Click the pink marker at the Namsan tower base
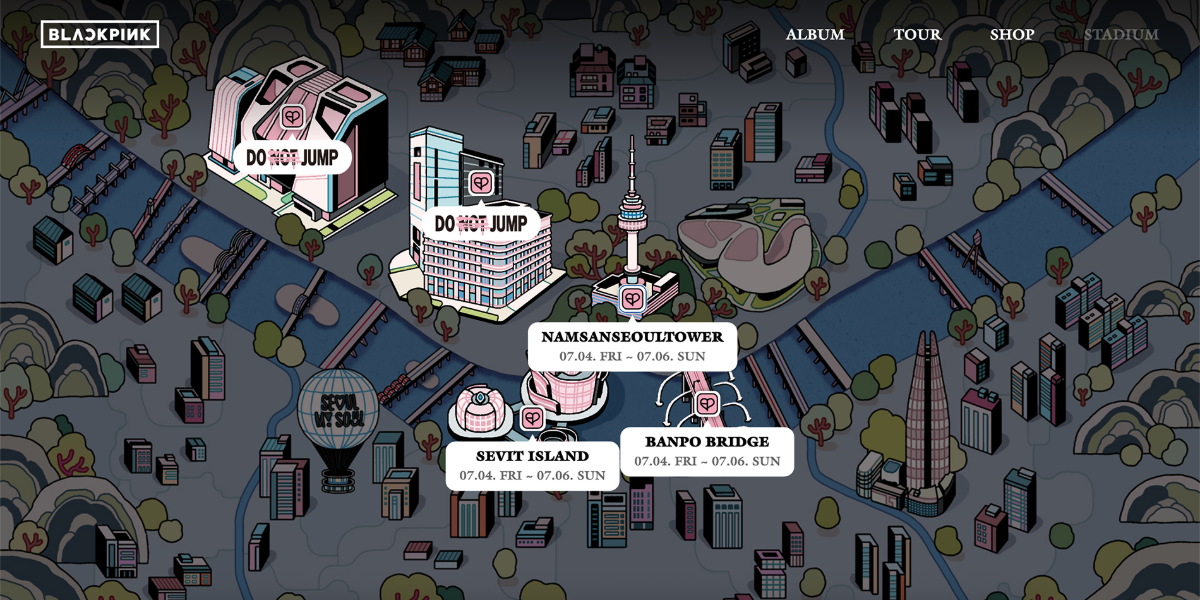The height and width of the screenshot is (600, 1200). pos(632,298)
